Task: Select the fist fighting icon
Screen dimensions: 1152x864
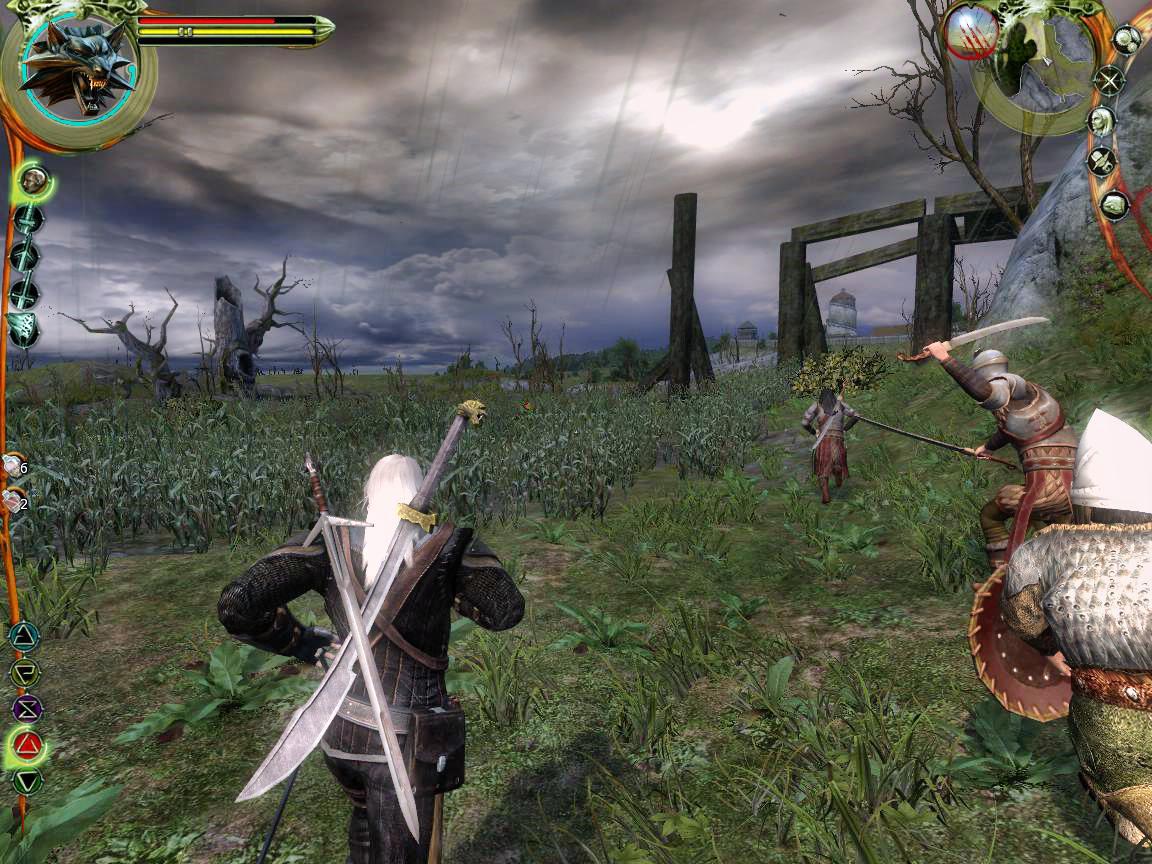Action: (35, 182)
